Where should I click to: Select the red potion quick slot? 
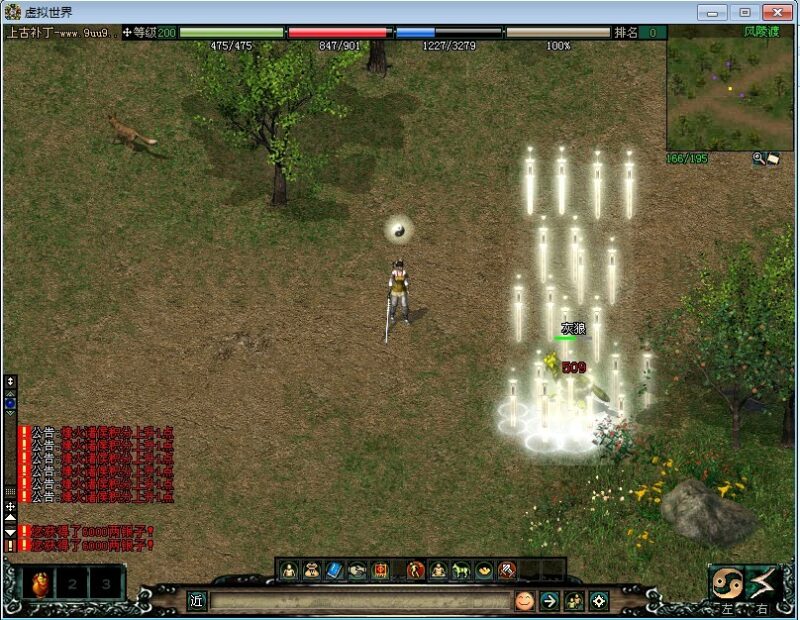37,581
